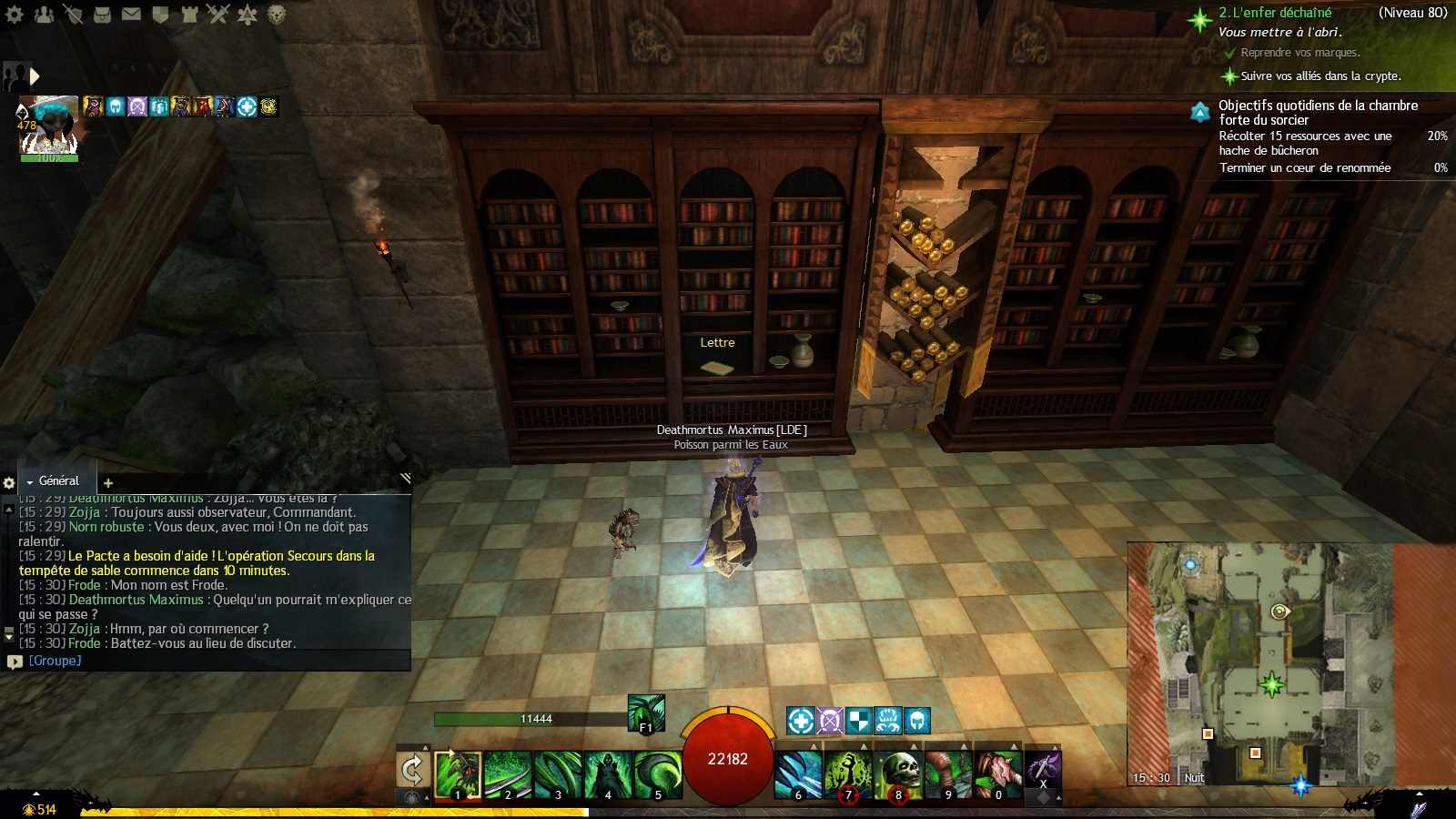Screen dimensions: 1456x819
Task: Swap weapons with the circular arrow button
Action: coord(412,771)
